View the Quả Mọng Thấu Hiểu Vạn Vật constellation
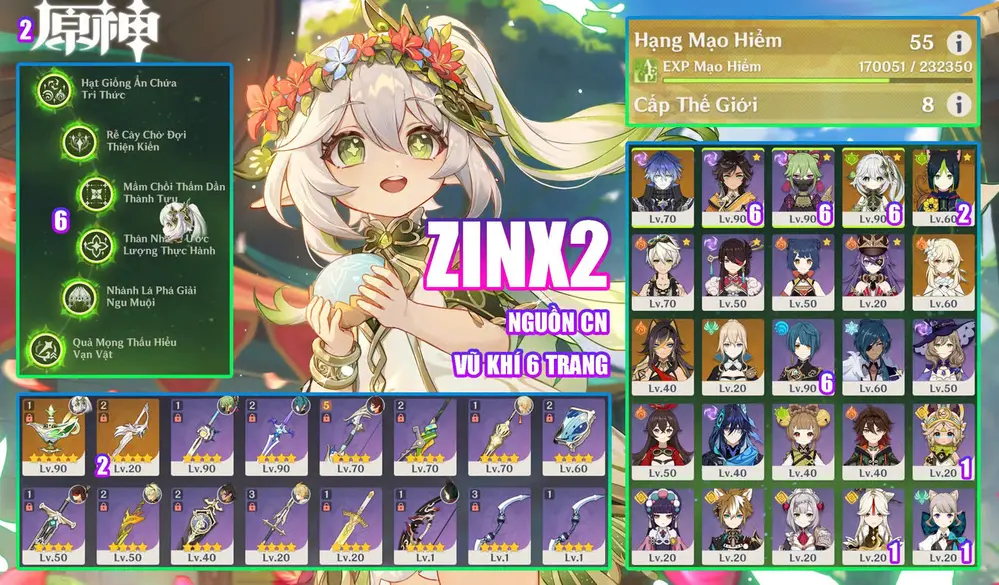 coord(46,349)
